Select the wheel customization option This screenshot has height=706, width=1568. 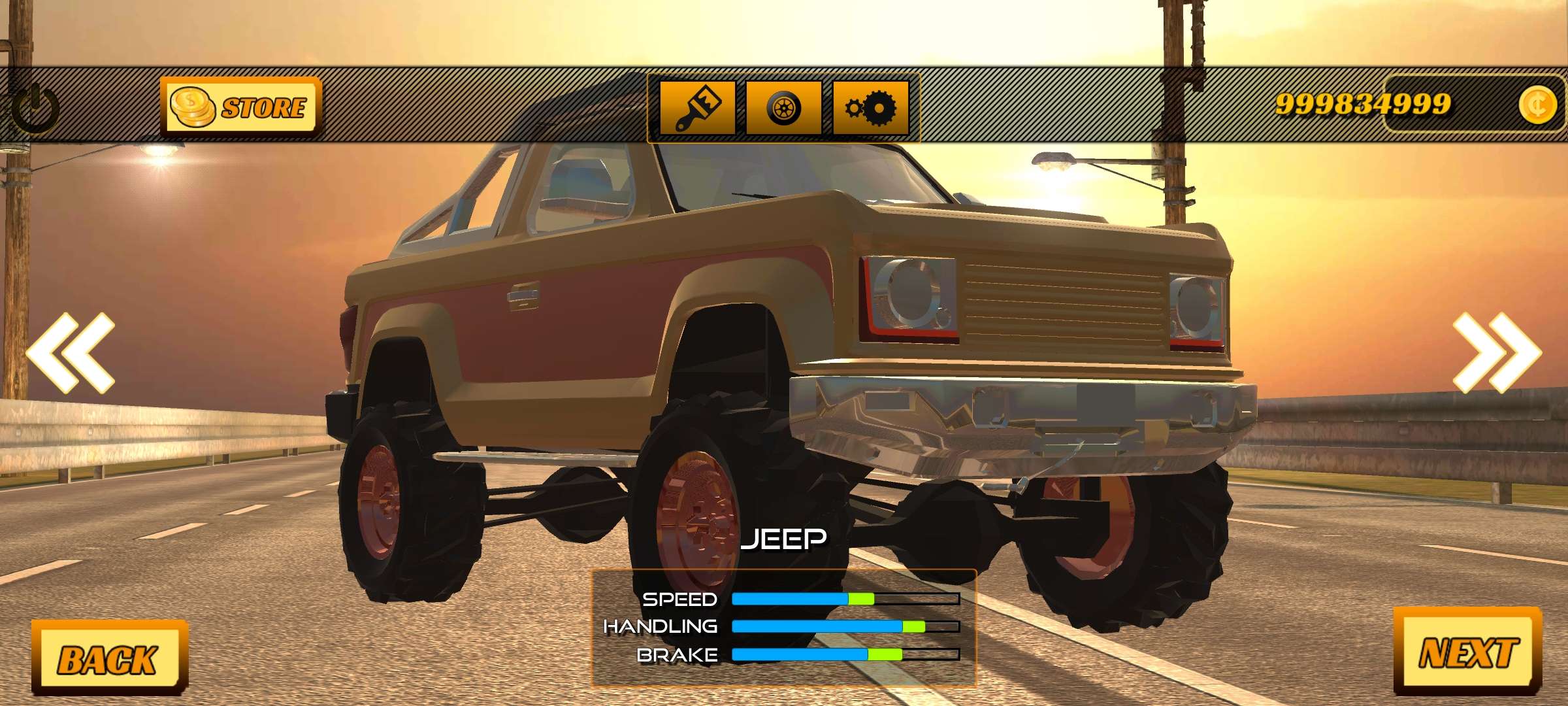(x=783, y=107)
